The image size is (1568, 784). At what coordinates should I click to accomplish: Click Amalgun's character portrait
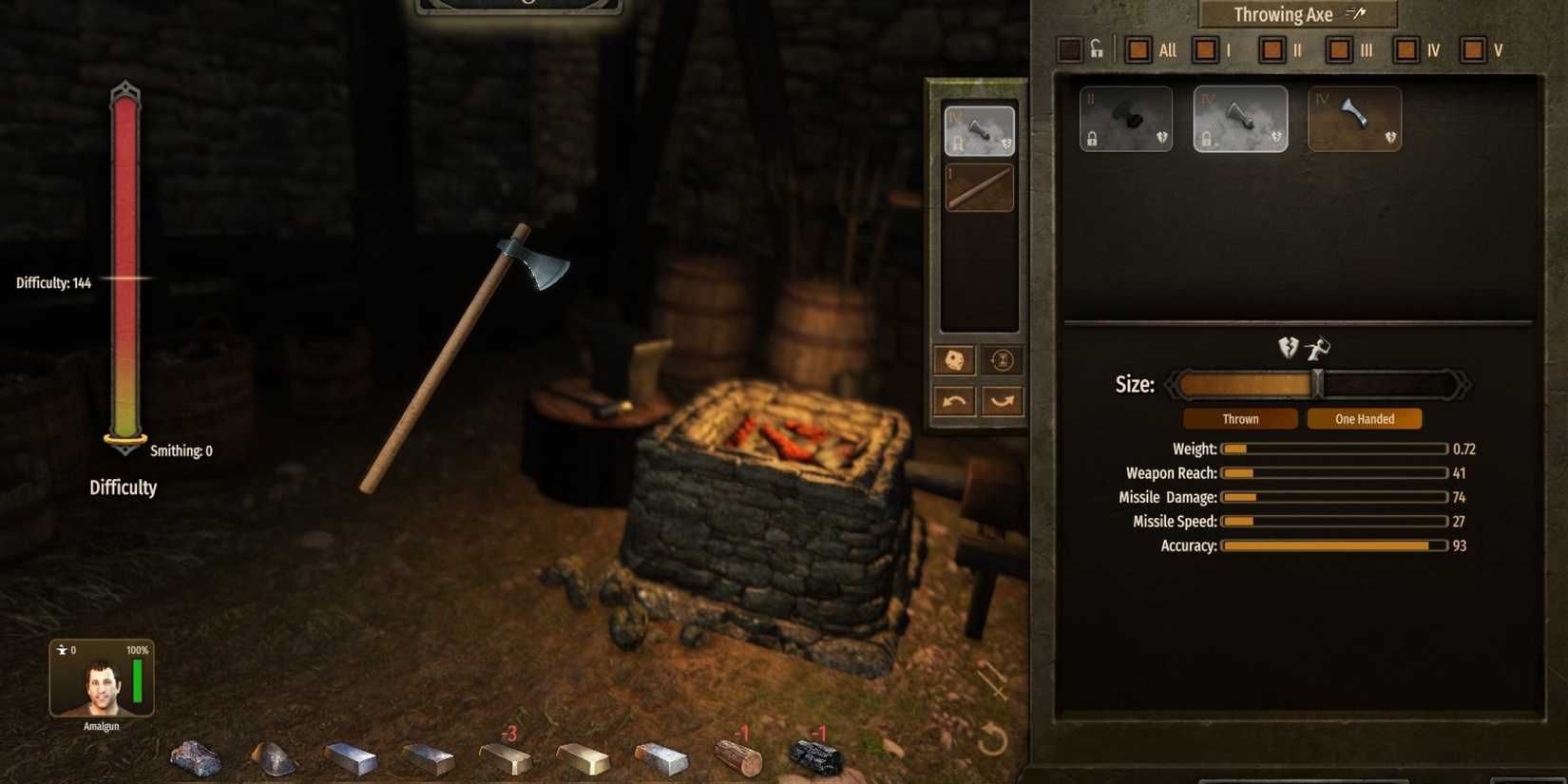105,686
